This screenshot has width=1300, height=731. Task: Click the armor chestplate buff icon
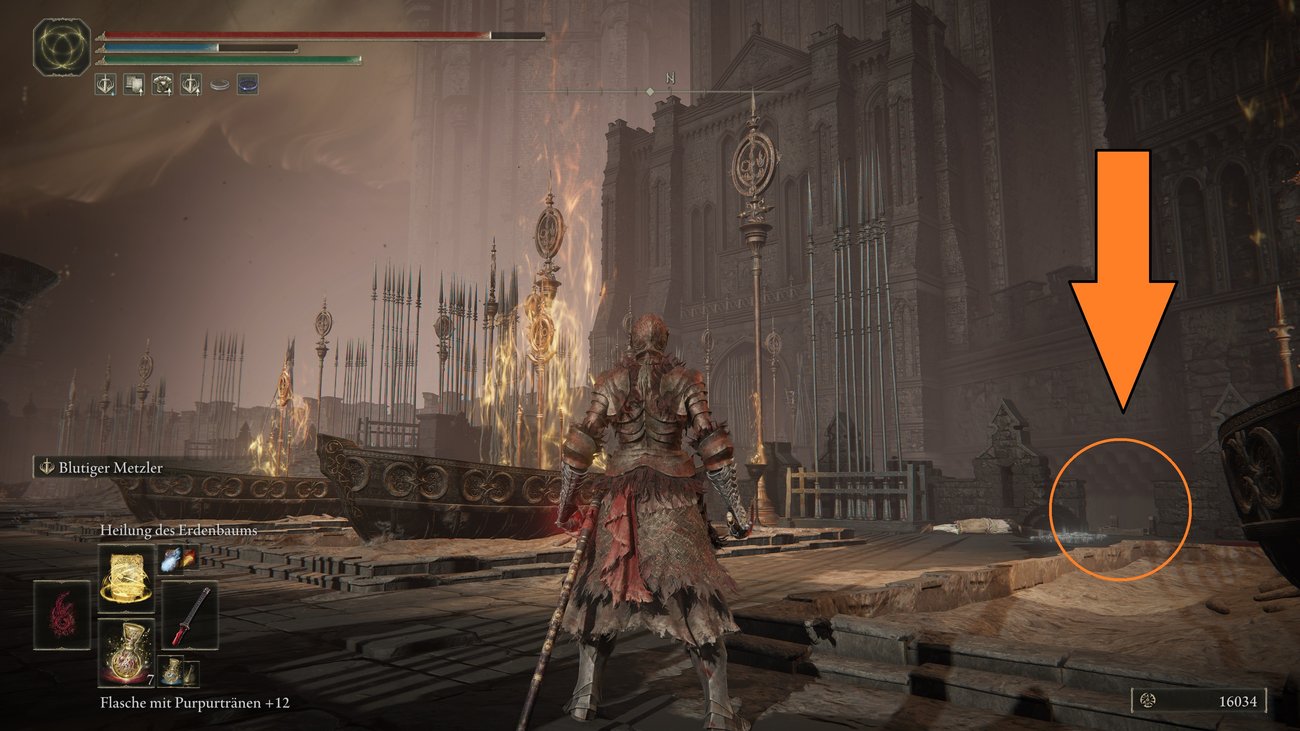[x=162, y=85]
